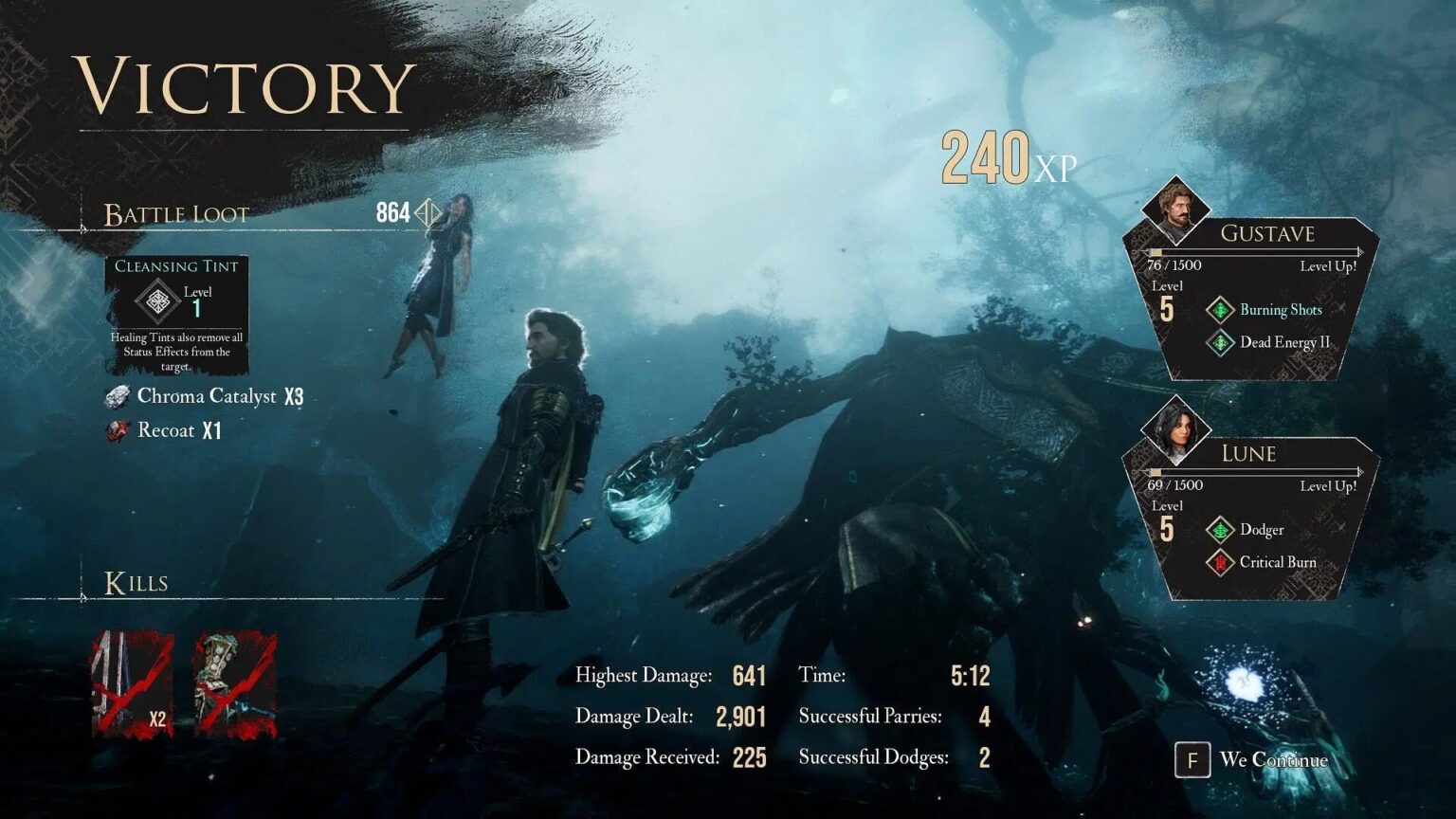
Task: Click Lune's portrait
Action: tap(1175, 429)
